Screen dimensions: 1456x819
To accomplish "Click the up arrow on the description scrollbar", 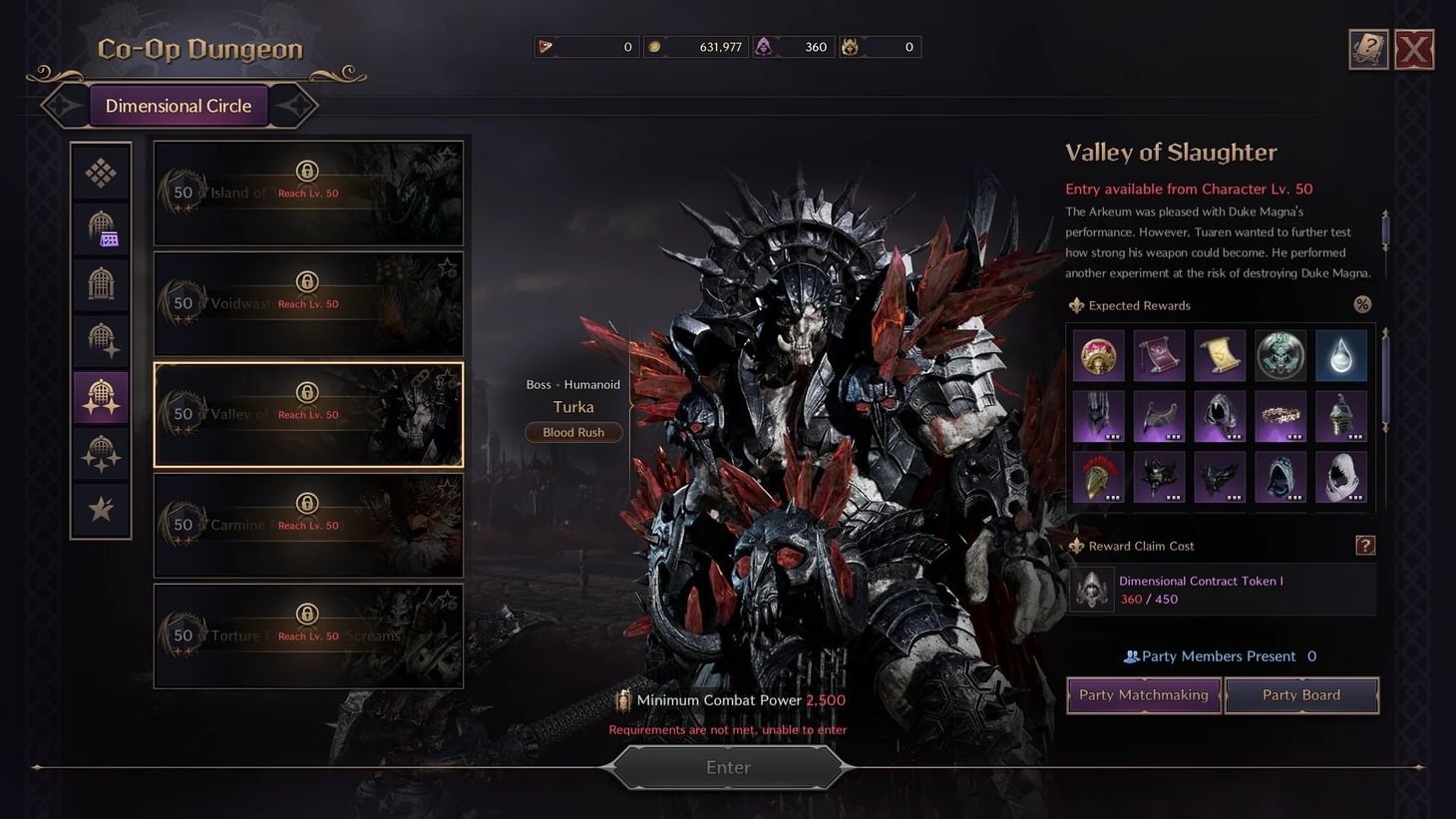I will pos(1384,212).
